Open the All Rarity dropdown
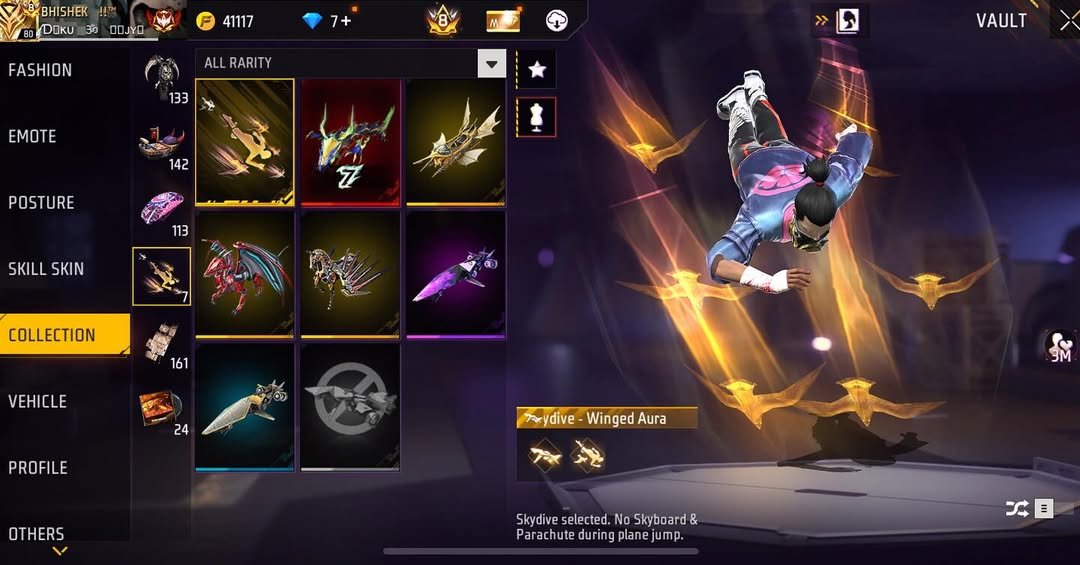The image size is (1080, 565). (350, 63)
